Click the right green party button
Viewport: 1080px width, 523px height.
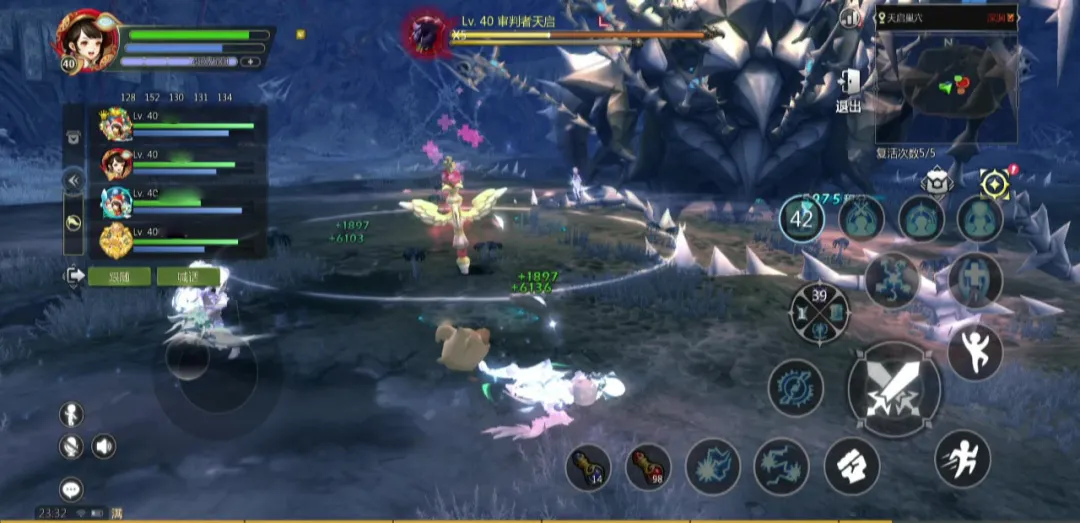point(188,276)
